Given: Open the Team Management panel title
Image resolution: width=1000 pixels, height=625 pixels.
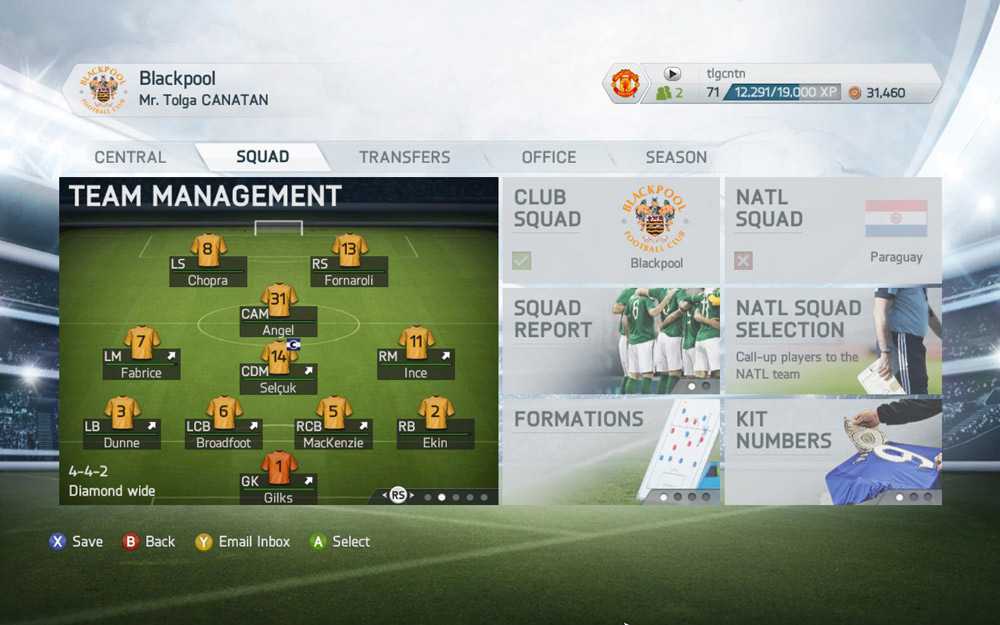Looking at the screenshot, I should coord(205,195).
